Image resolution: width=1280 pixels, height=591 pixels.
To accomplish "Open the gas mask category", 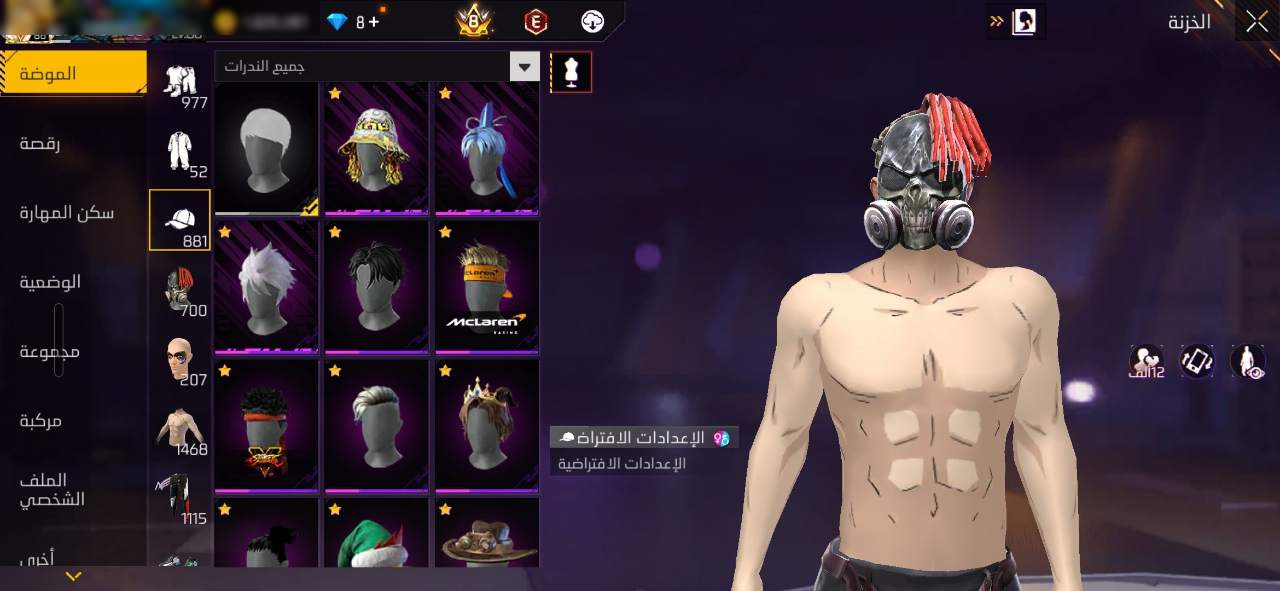I will point(180,290).
